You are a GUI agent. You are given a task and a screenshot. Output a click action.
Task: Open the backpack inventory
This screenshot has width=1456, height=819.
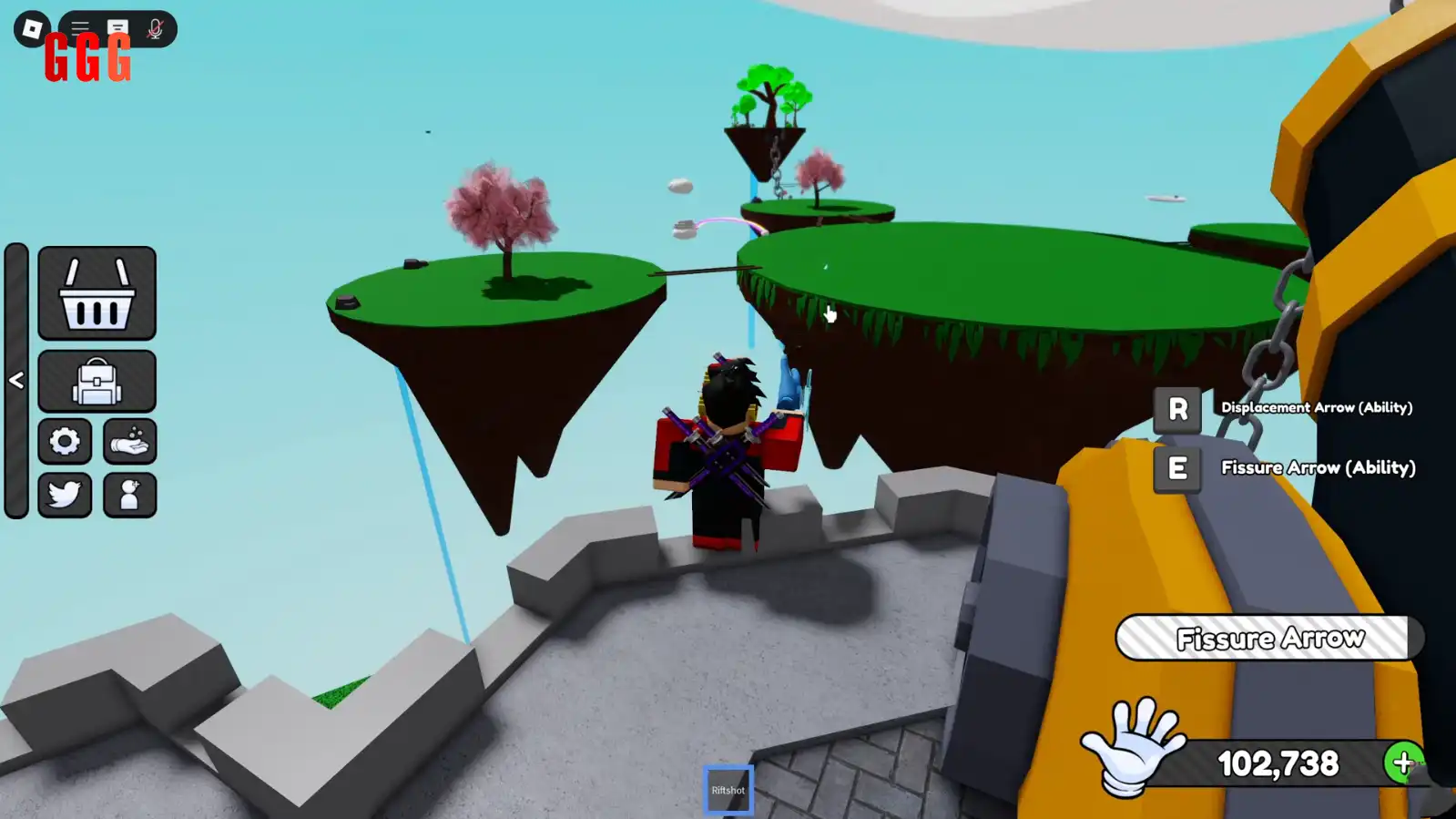[x=97, y=381]
